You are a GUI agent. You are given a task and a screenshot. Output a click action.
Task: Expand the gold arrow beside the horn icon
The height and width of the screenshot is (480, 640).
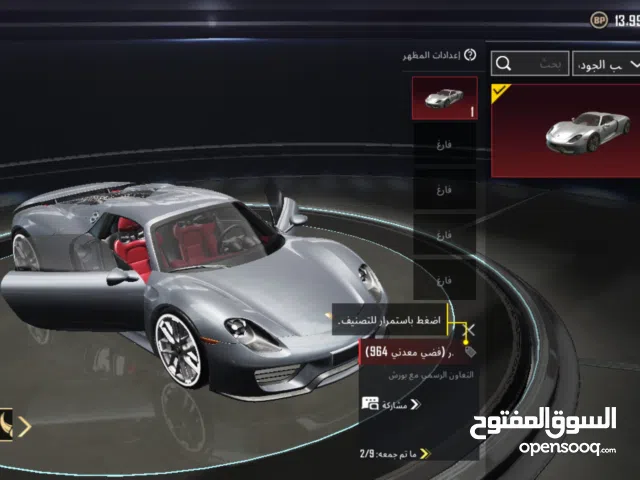click(x=25, y=427)
